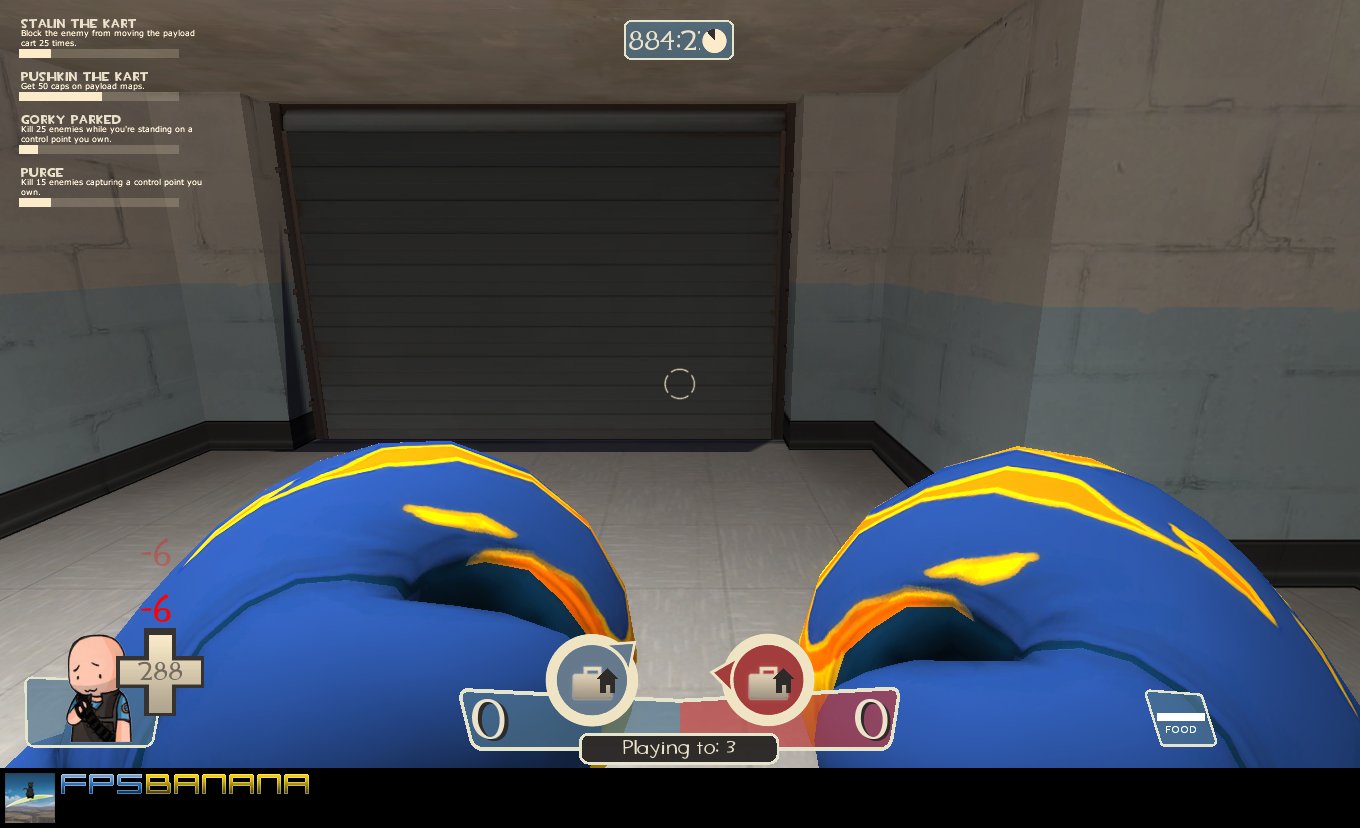Expand the round timer display showing 884:2
Screen dimensions: 1360x828
678,41
